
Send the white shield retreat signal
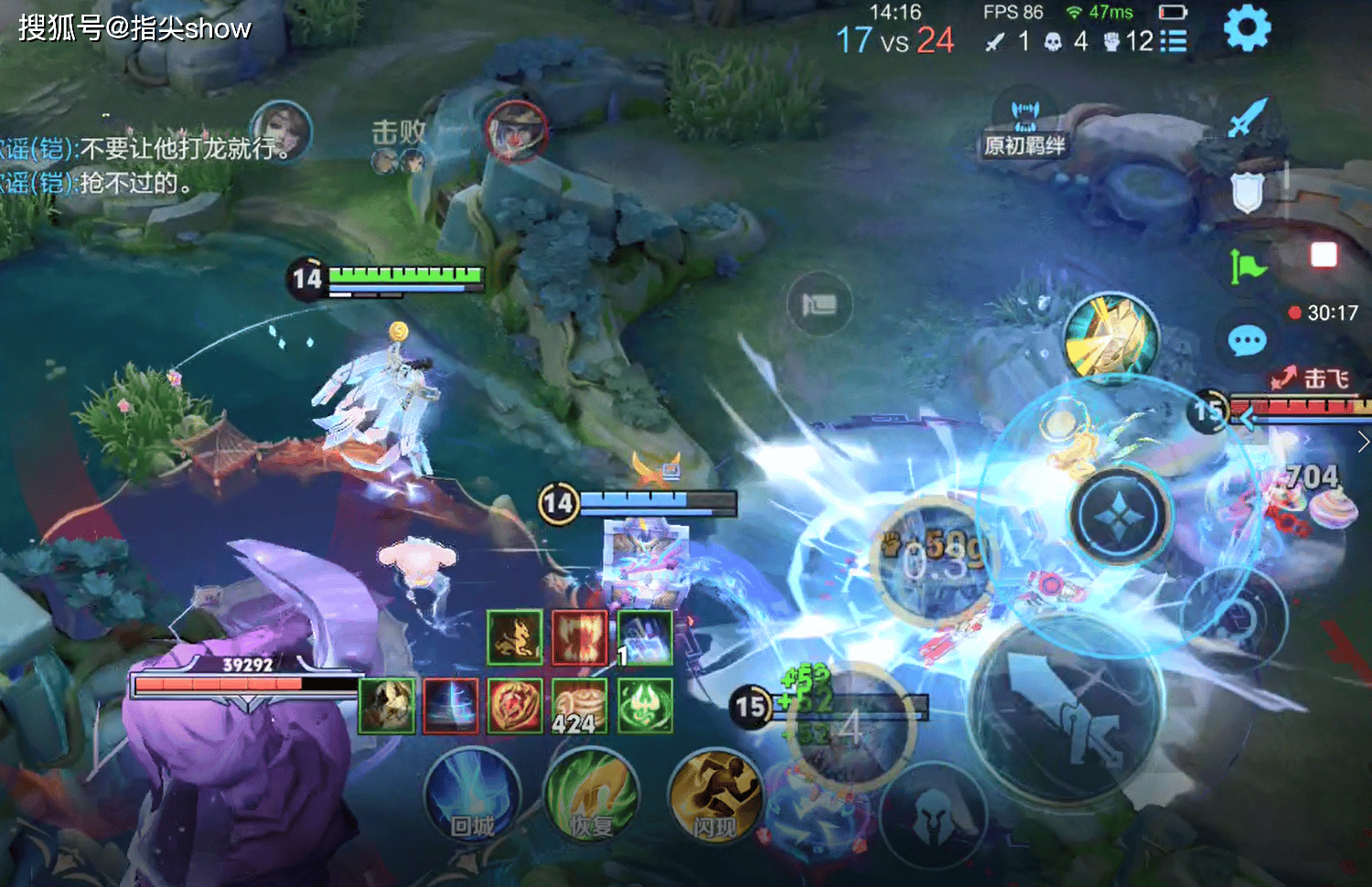[x=1247, y=192]
